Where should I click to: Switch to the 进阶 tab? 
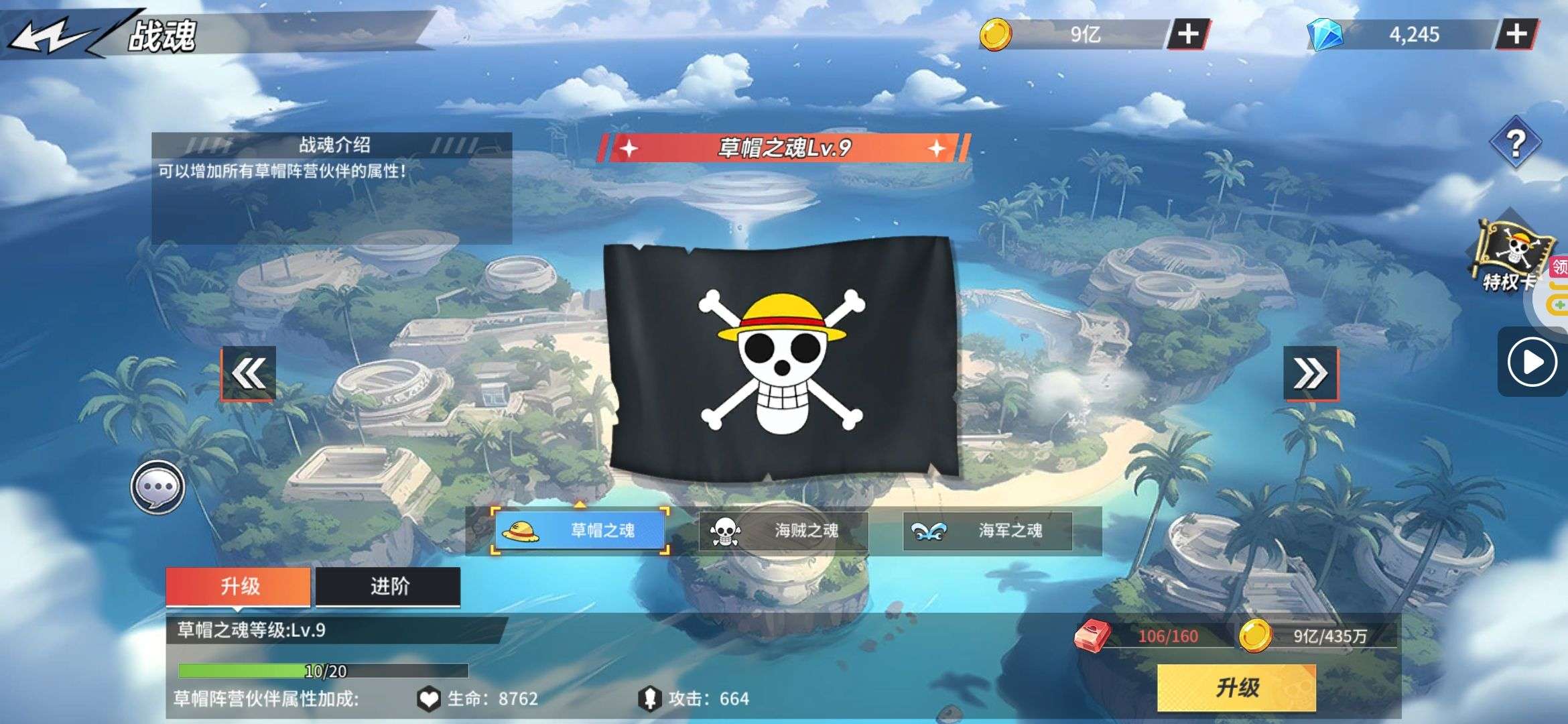[389, 587]
